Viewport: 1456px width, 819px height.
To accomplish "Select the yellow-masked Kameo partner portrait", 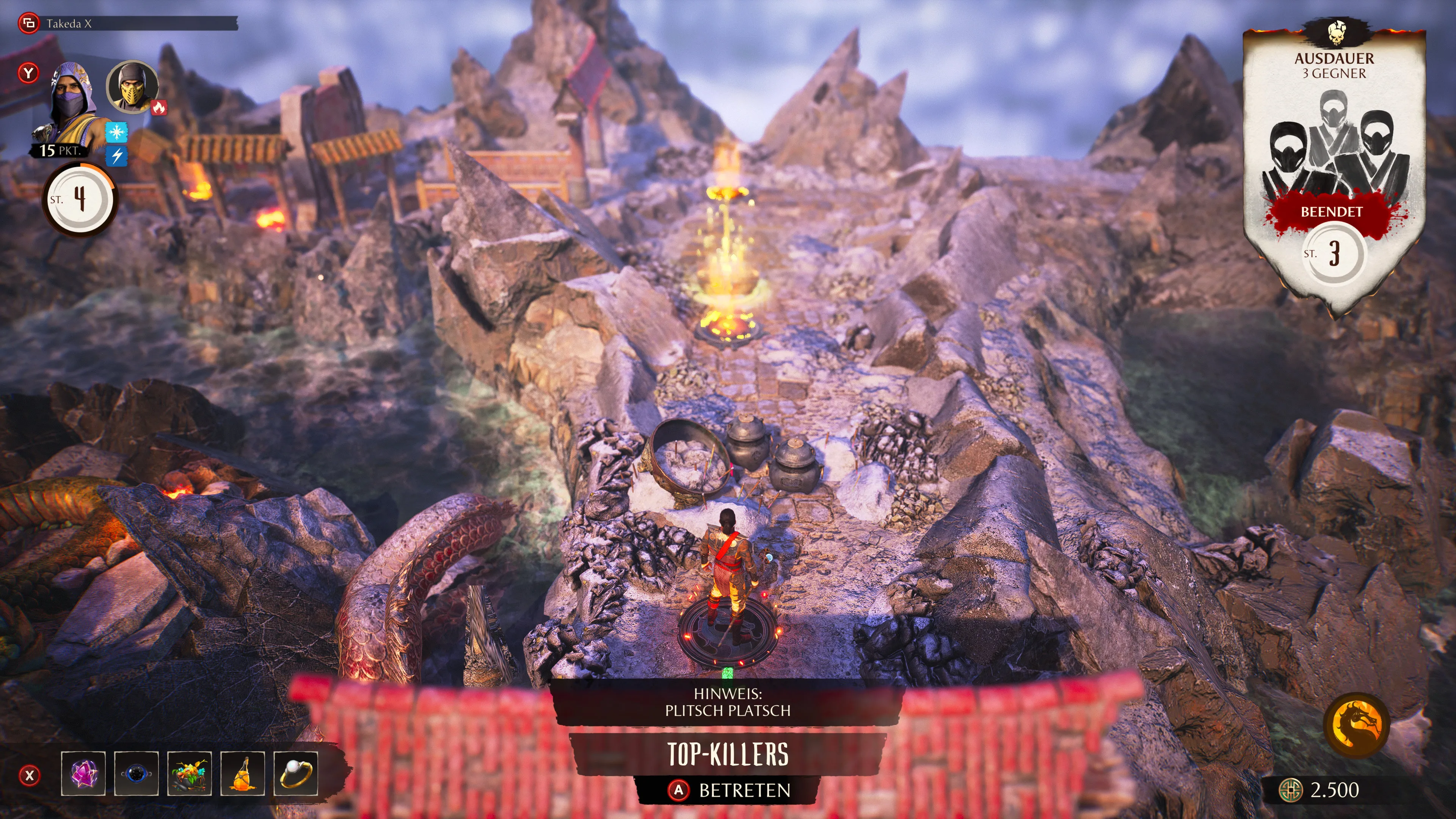I will coord(132,88).
